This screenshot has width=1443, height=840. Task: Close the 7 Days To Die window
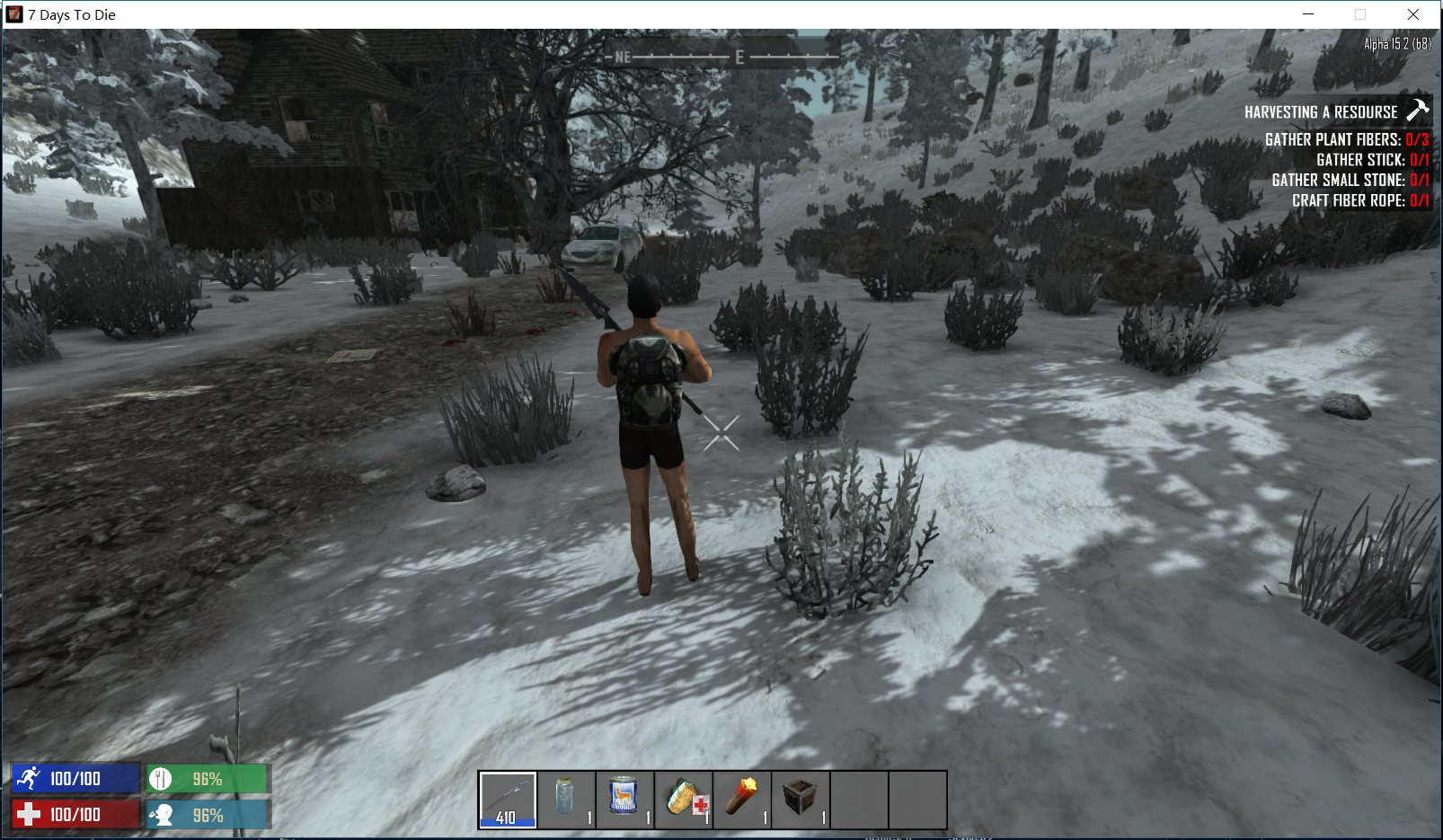(x=1413, y=14)
